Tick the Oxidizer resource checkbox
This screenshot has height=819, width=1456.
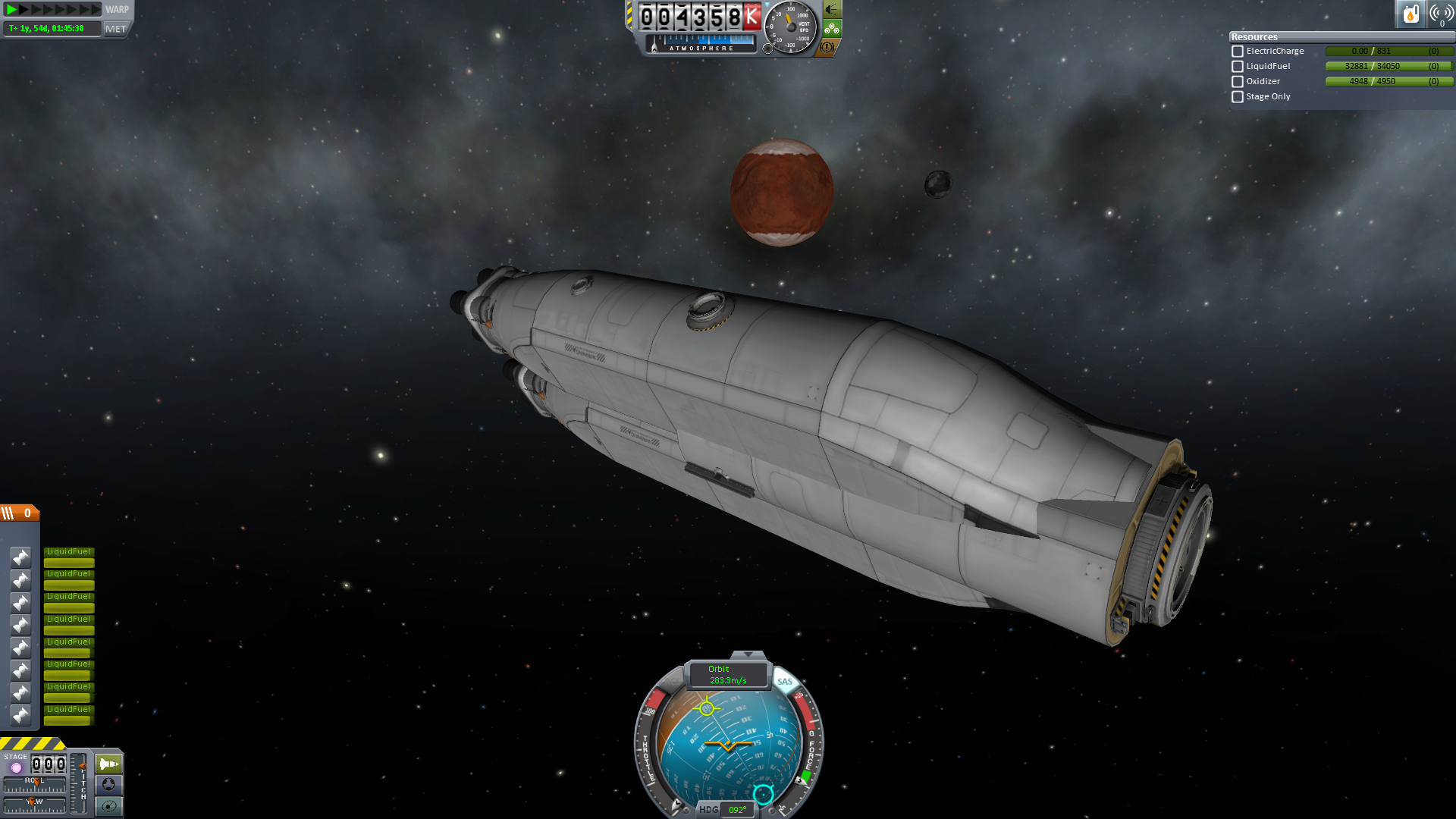coord(1238,82)
